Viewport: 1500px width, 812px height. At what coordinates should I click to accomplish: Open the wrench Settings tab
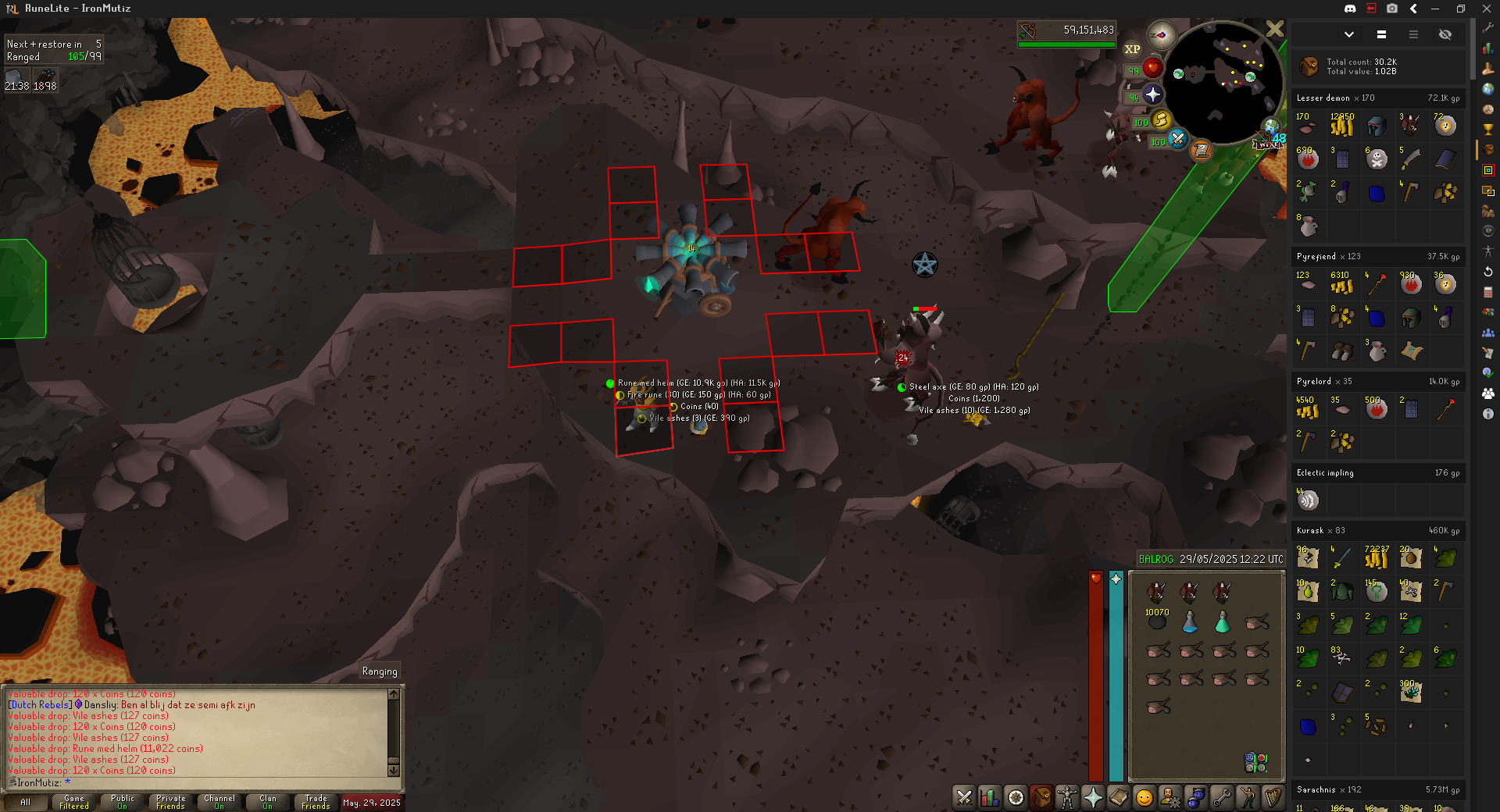coord(1222,797)
